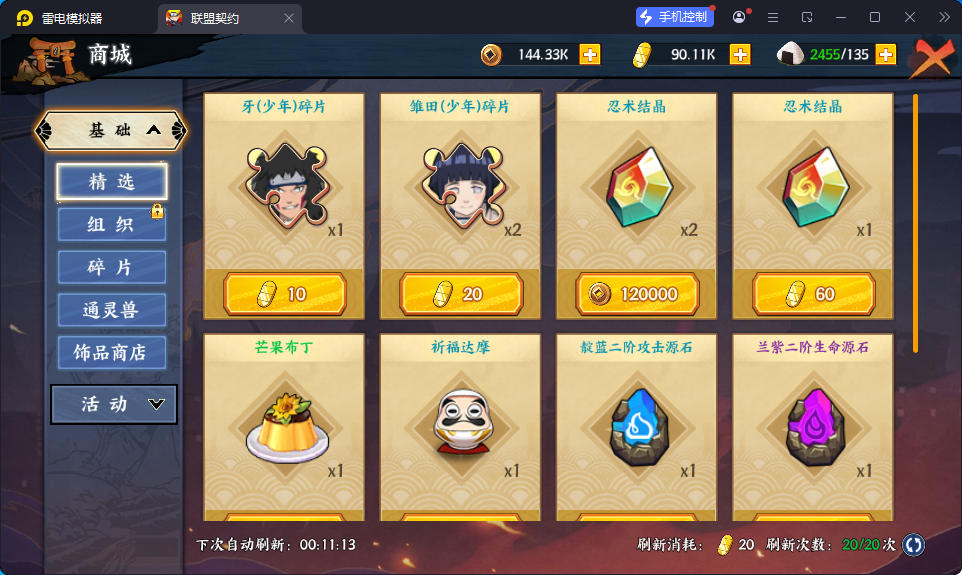Screen dimensions: 962x575
Task: Refresh the shop item list
Action: pos(913,545)
